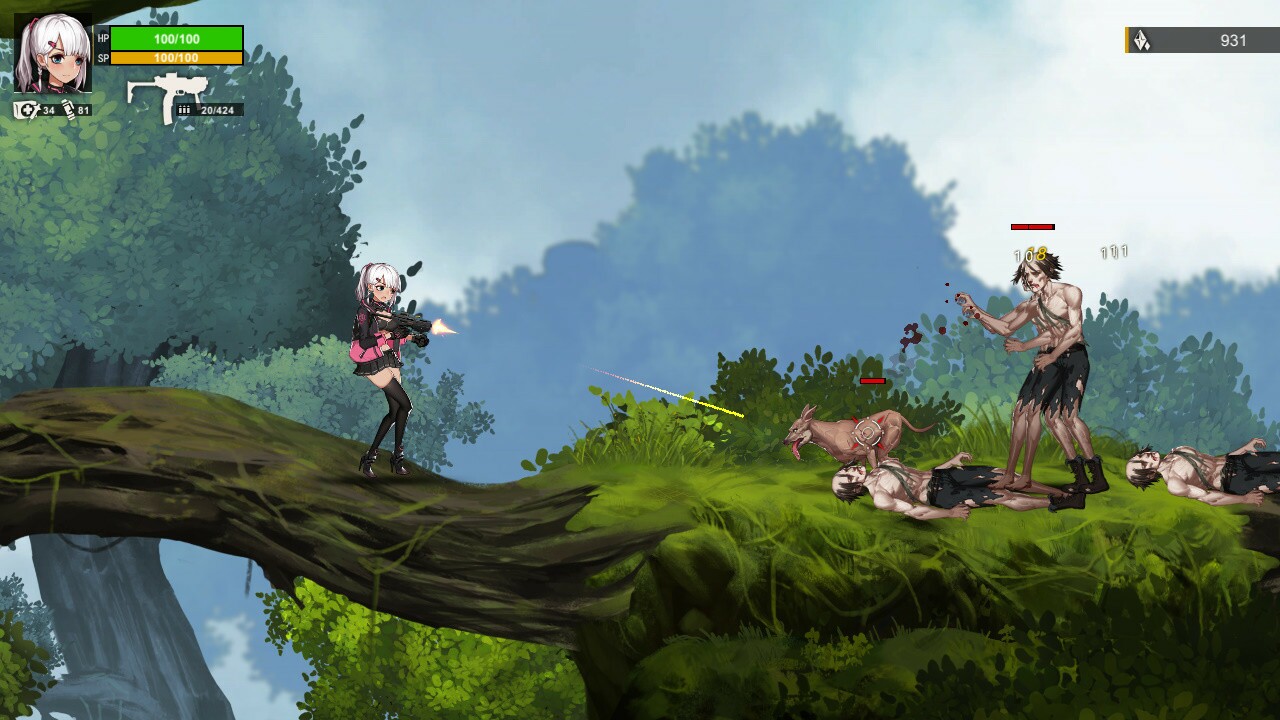This screenshot has height=720, width=1280.
Task: Click the orange hit marker on the dog
Action: pyautogui.click(x=867, y=430)
